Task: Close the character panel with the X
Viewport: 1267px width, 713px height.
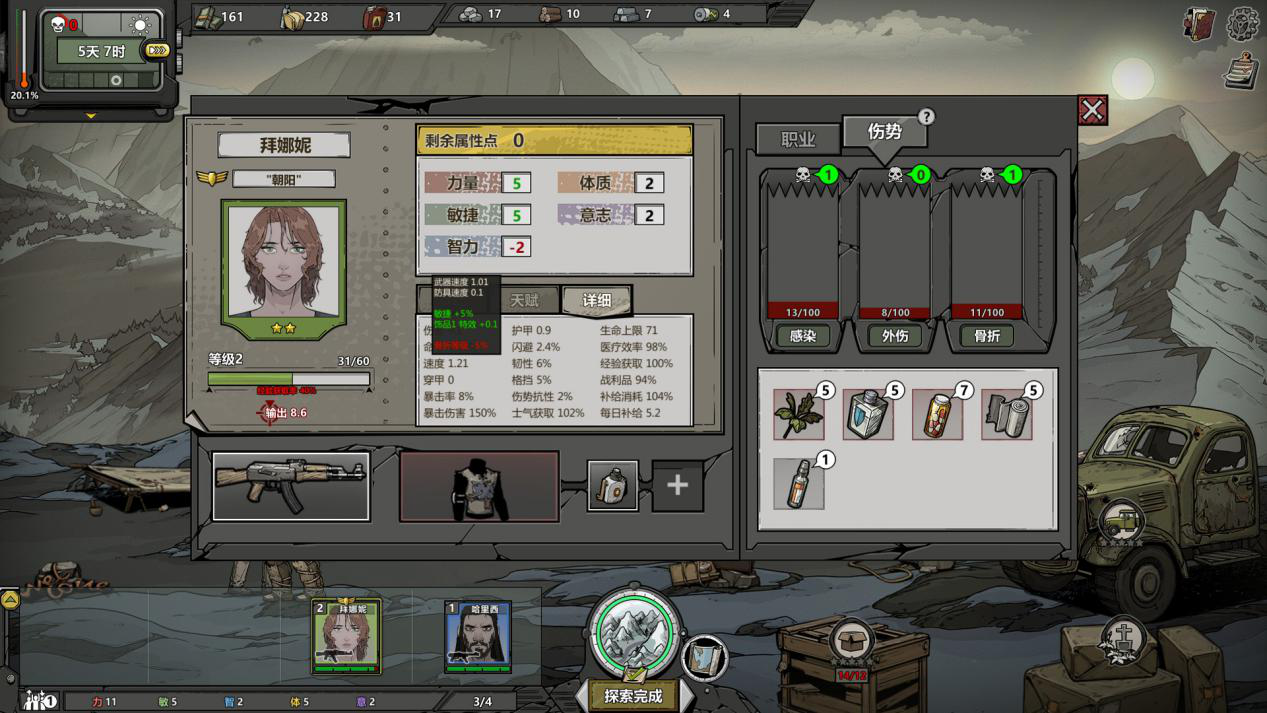Action: click(1092, 110)
